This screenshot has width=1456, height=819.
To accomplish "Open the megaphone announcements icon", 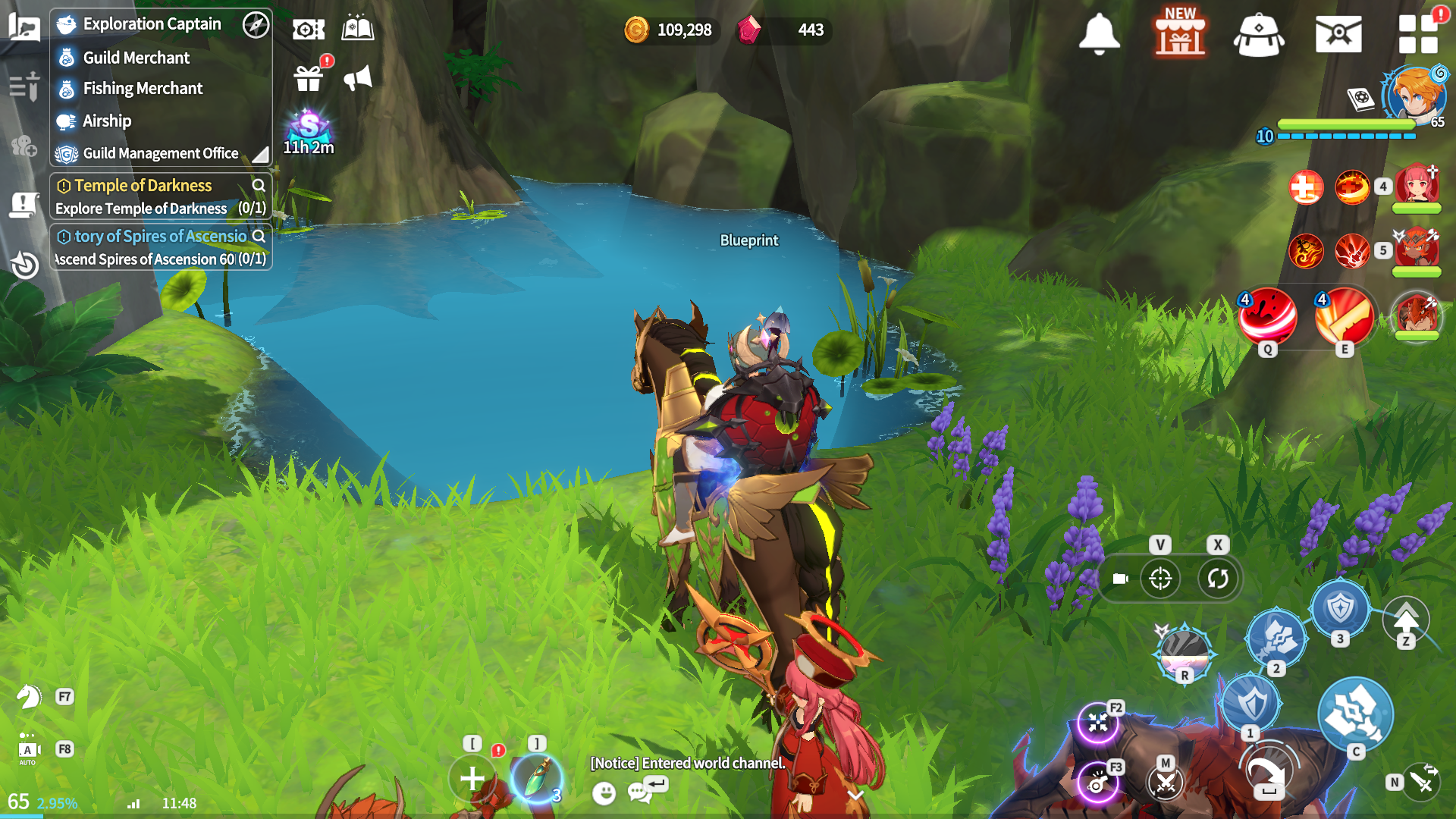I will (x=358, y=77).
